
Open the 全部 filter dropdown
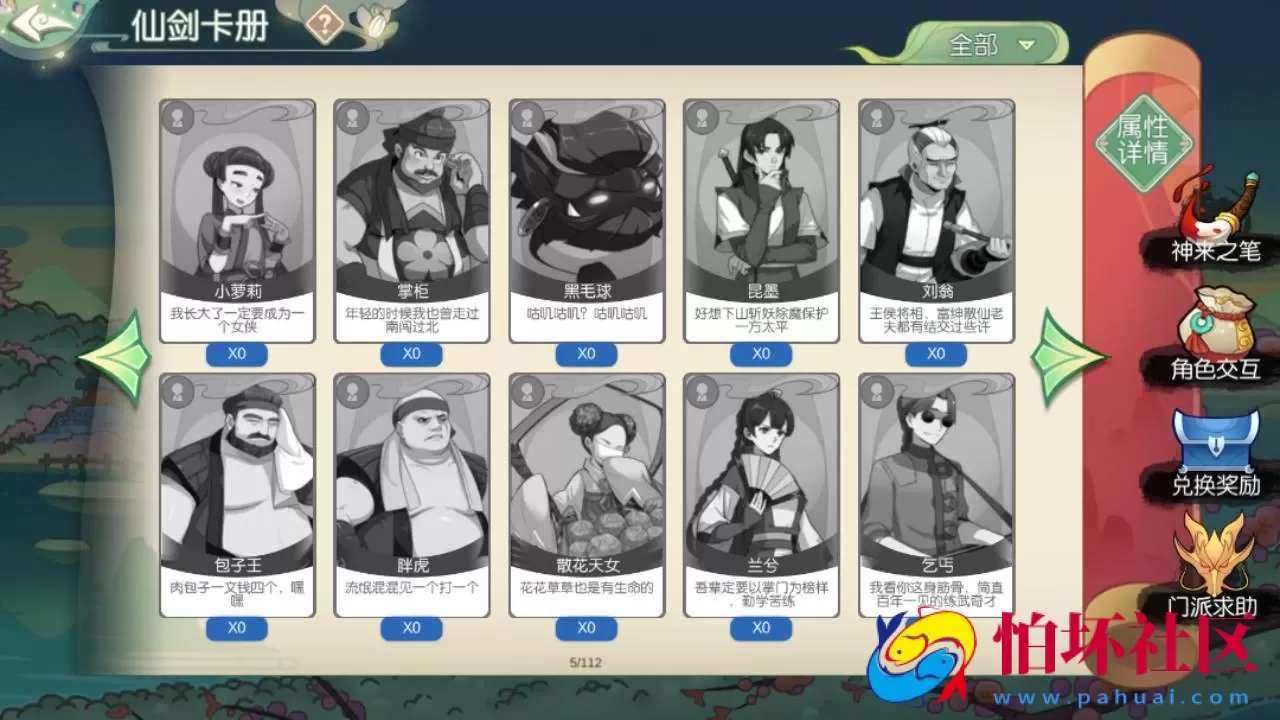tap(986, 45)
